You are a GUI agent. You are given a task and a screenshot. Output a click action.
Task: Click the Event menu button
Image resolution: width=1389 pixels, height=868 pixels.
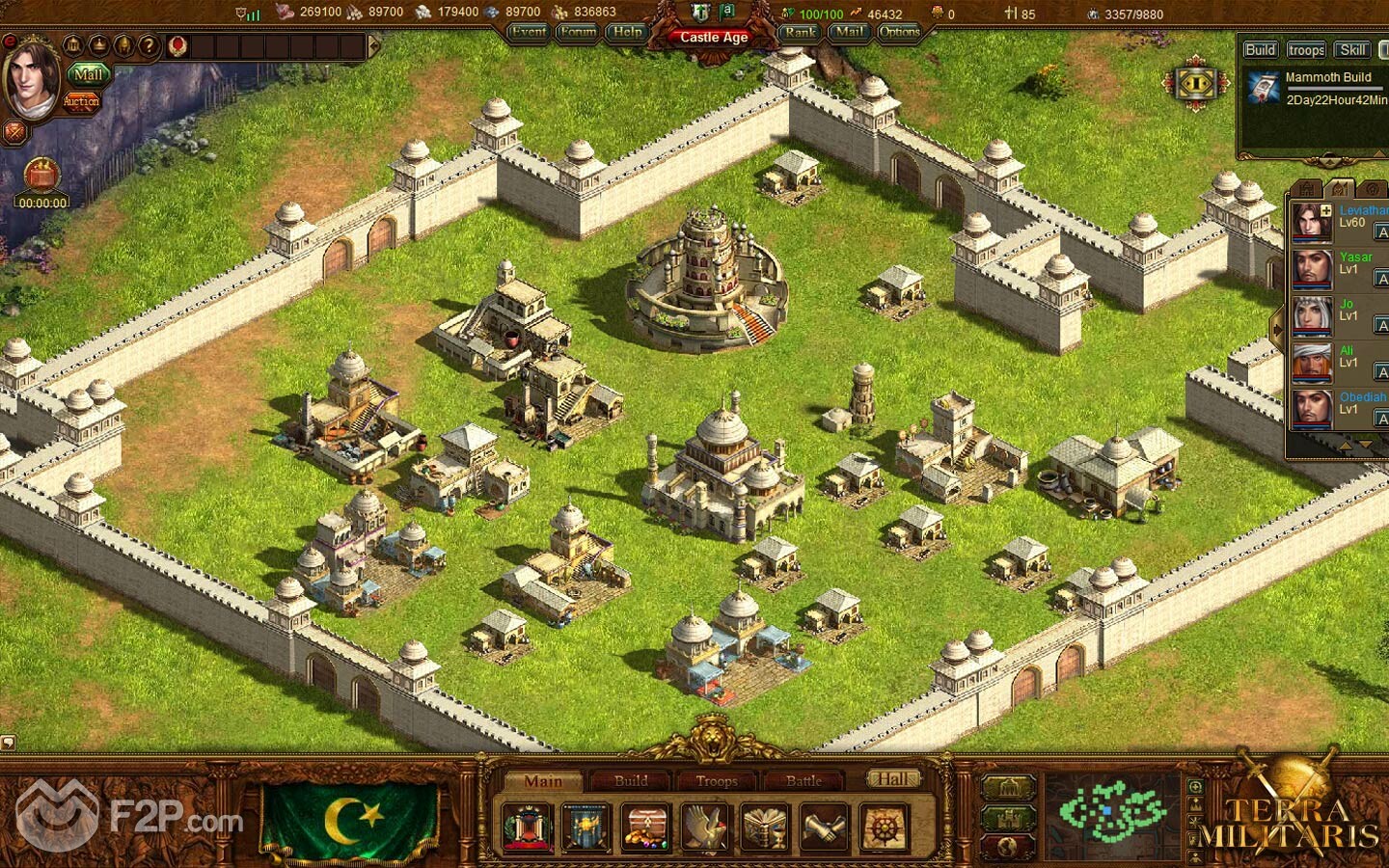529,32
